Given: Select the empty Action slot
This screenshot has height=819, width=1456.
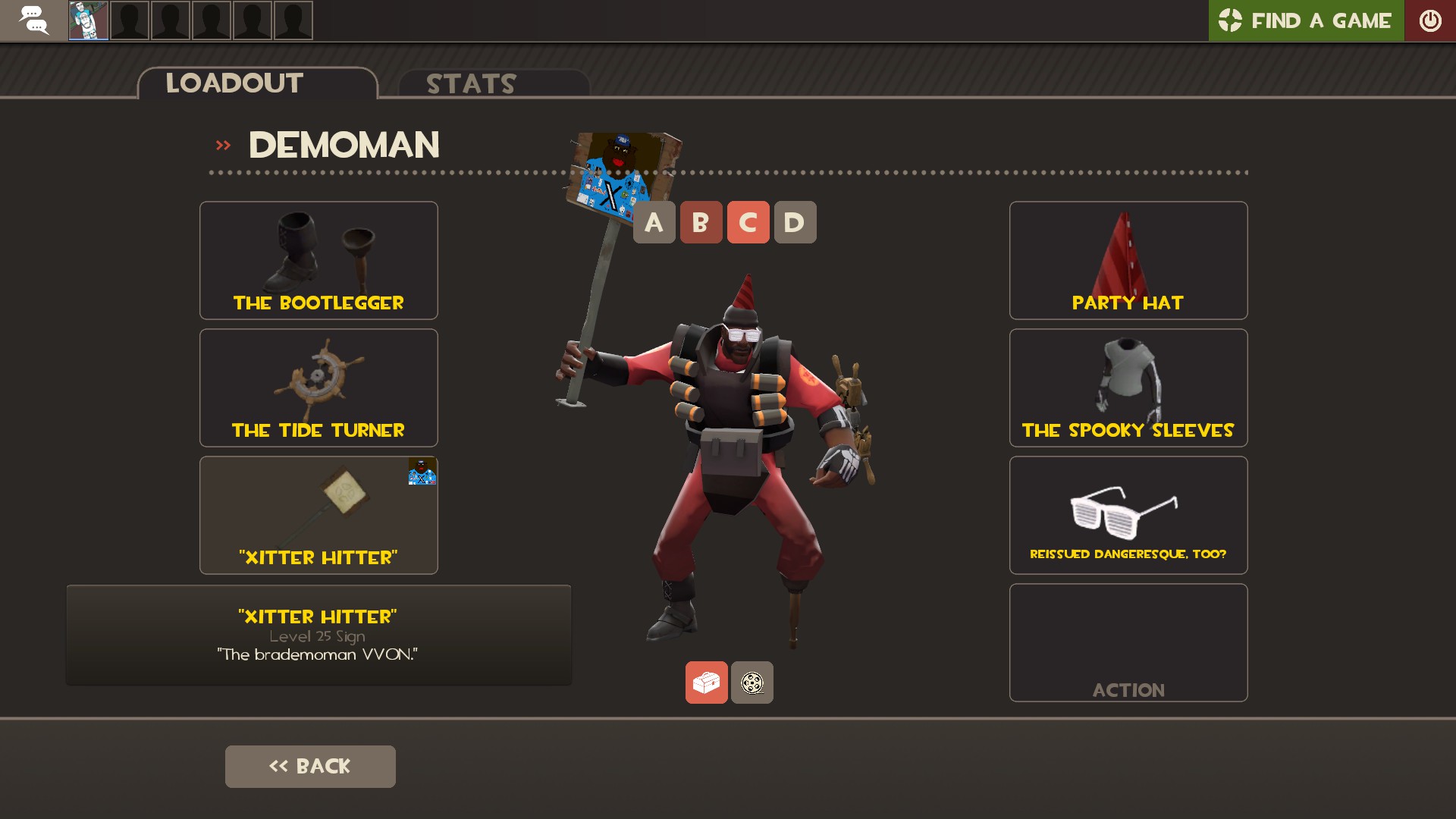Looking at the screenshot, I should pyautogui.click(x=1128, y=642).
